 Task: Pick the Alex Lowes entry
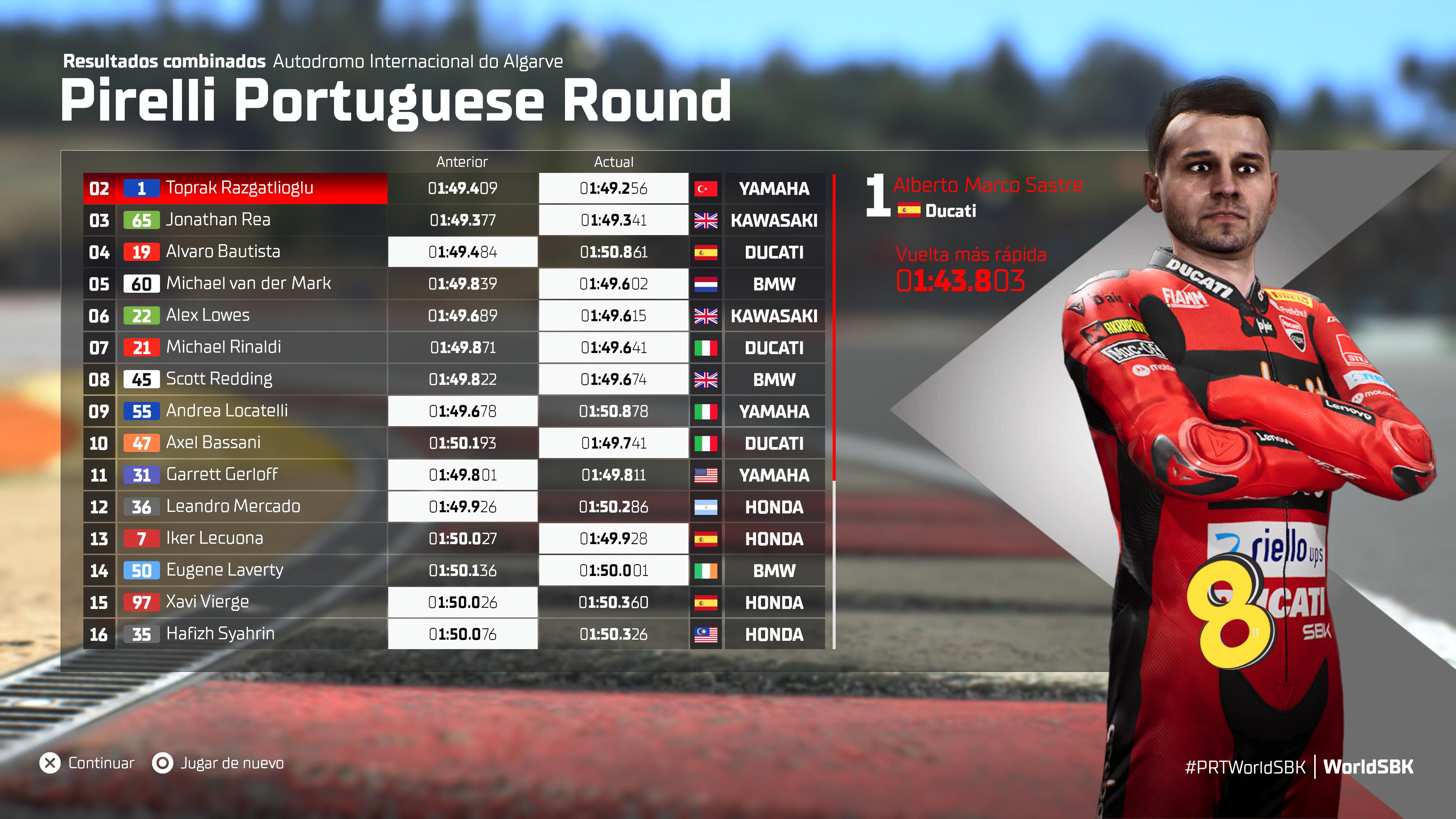click(207, 315)
